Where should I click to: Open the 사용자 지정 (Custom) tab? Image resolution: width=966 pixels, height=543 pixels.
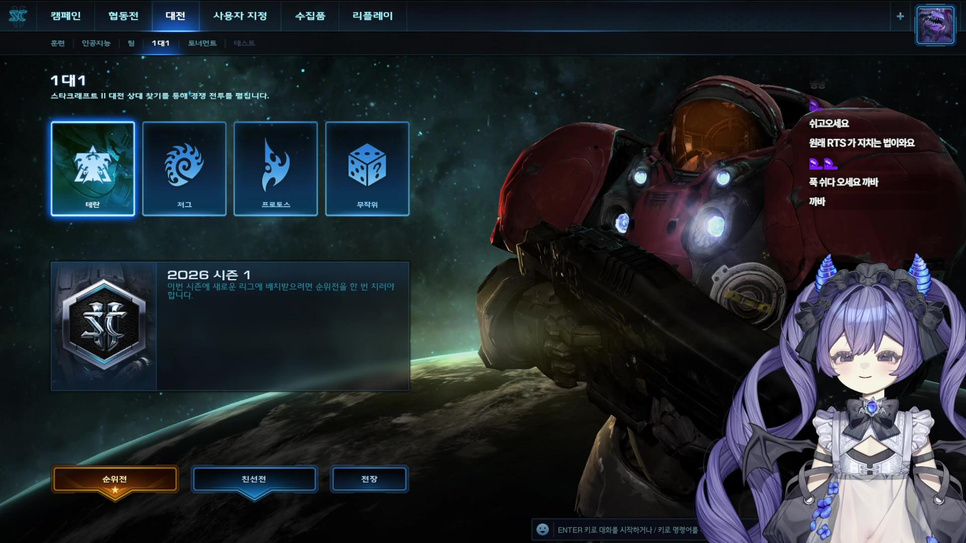click(240, 16)
